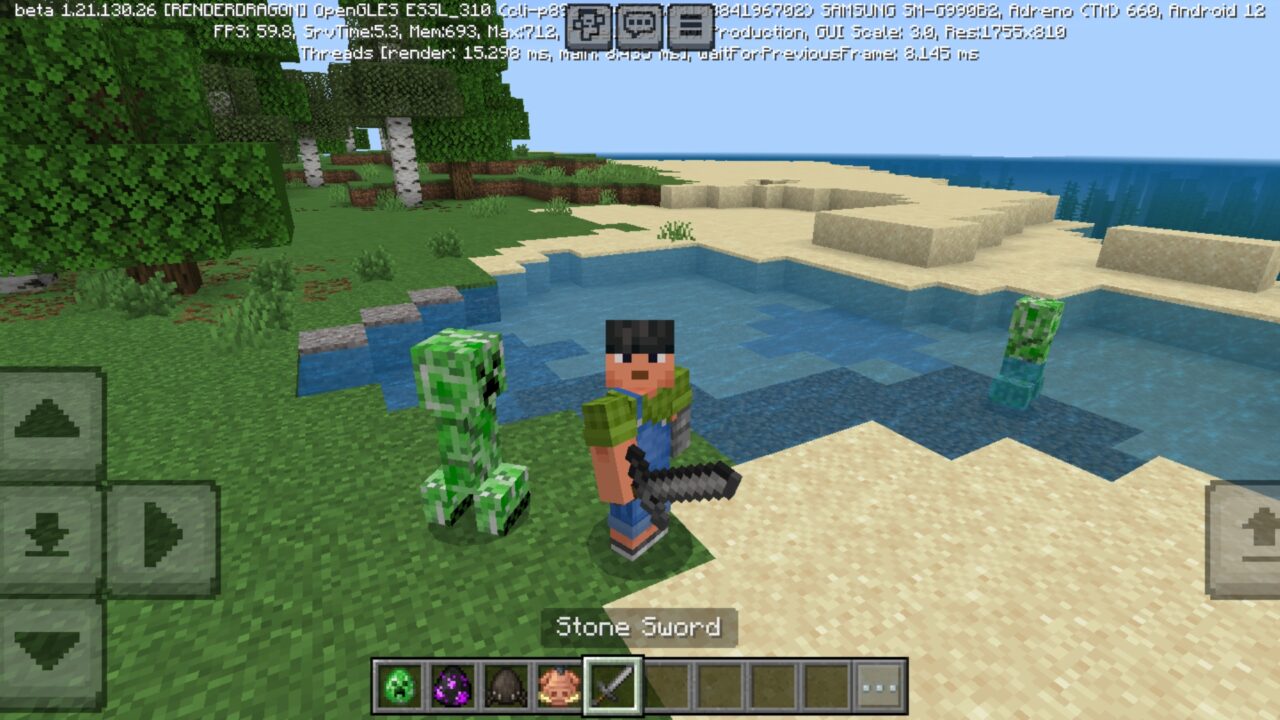This screenshot has height=720, width=1280.
Task: Tap the Stone Sword name label
Action: (x=638, y=628)
